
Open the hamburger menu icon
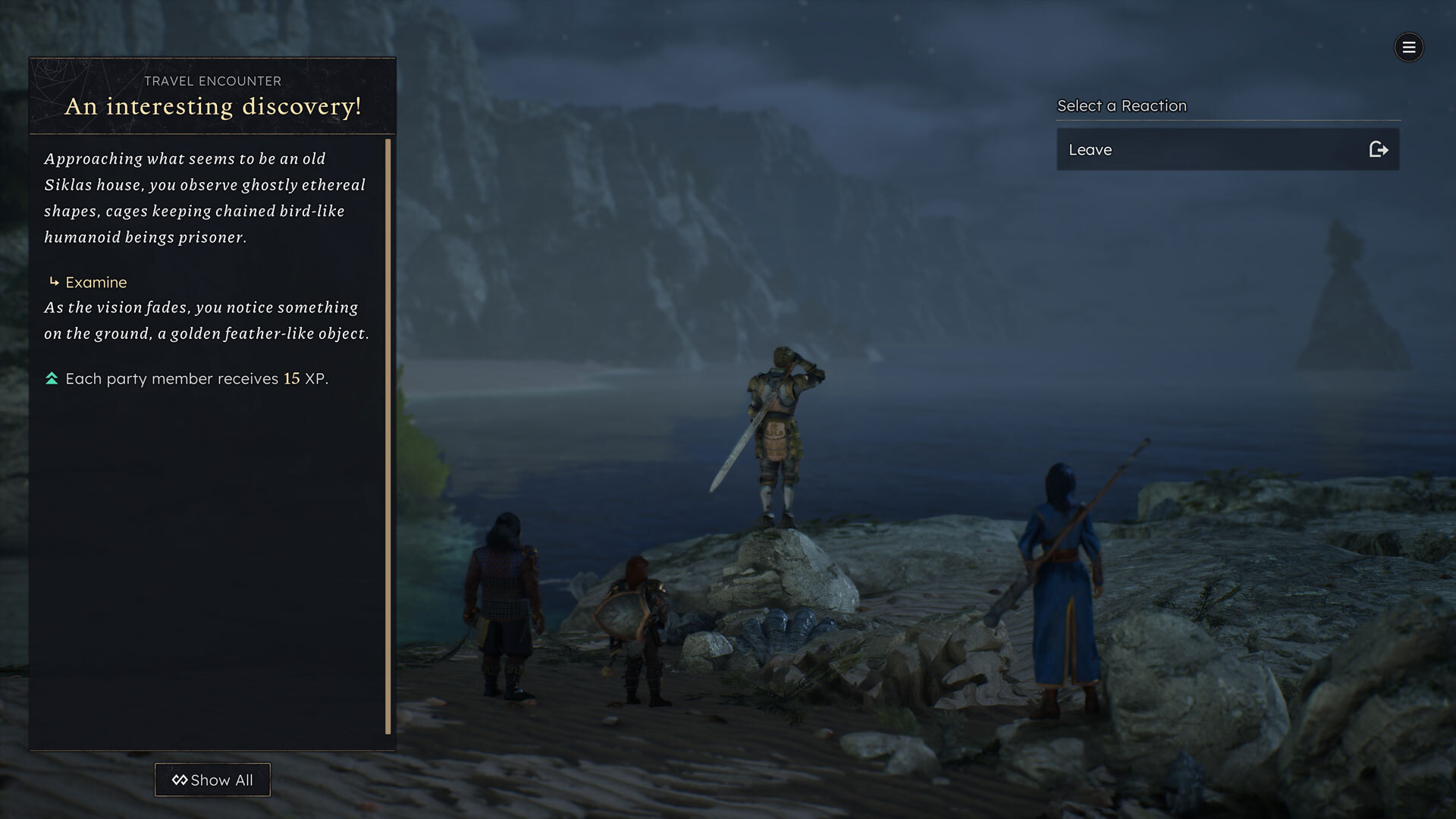[x=1409, y=48]
